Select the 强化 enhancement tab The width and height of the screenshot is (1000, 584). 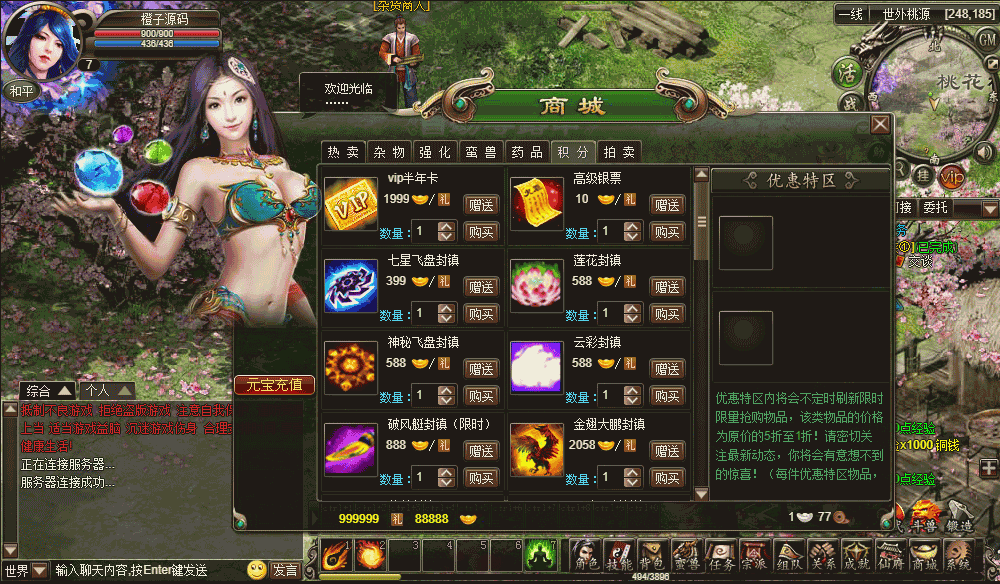(x=434, y=152)
